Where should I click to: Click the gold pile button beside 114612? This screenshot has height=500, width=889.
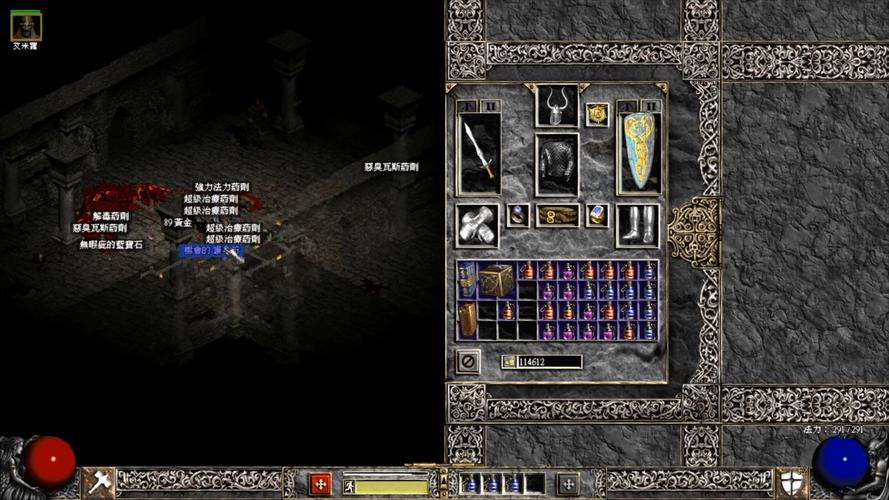click(509, 362)
